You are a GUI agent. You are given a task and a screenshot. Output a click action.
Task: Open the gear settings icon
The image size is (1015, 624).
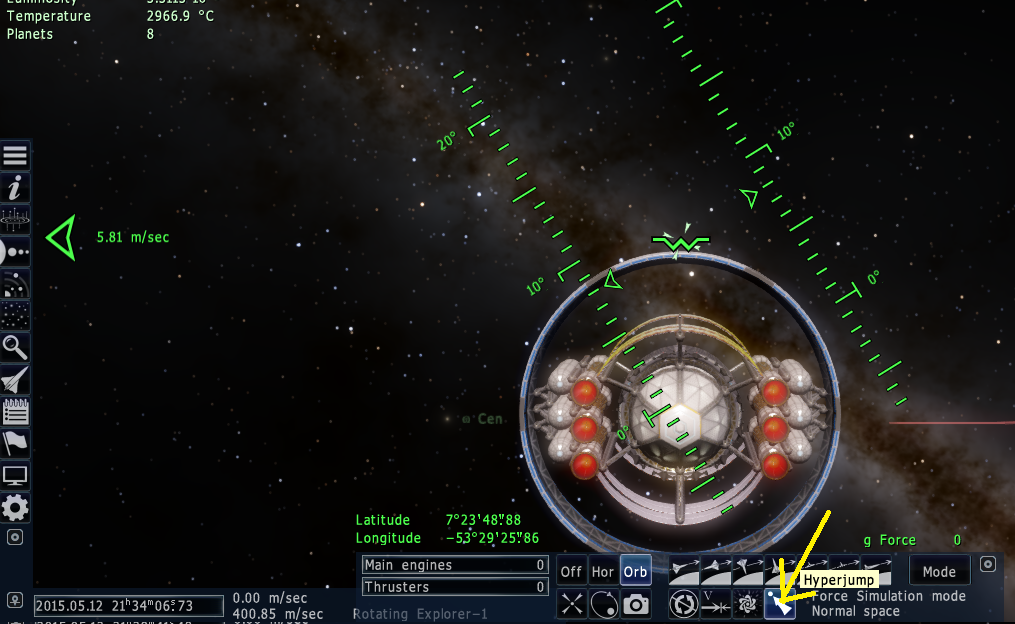coord(16,506)
